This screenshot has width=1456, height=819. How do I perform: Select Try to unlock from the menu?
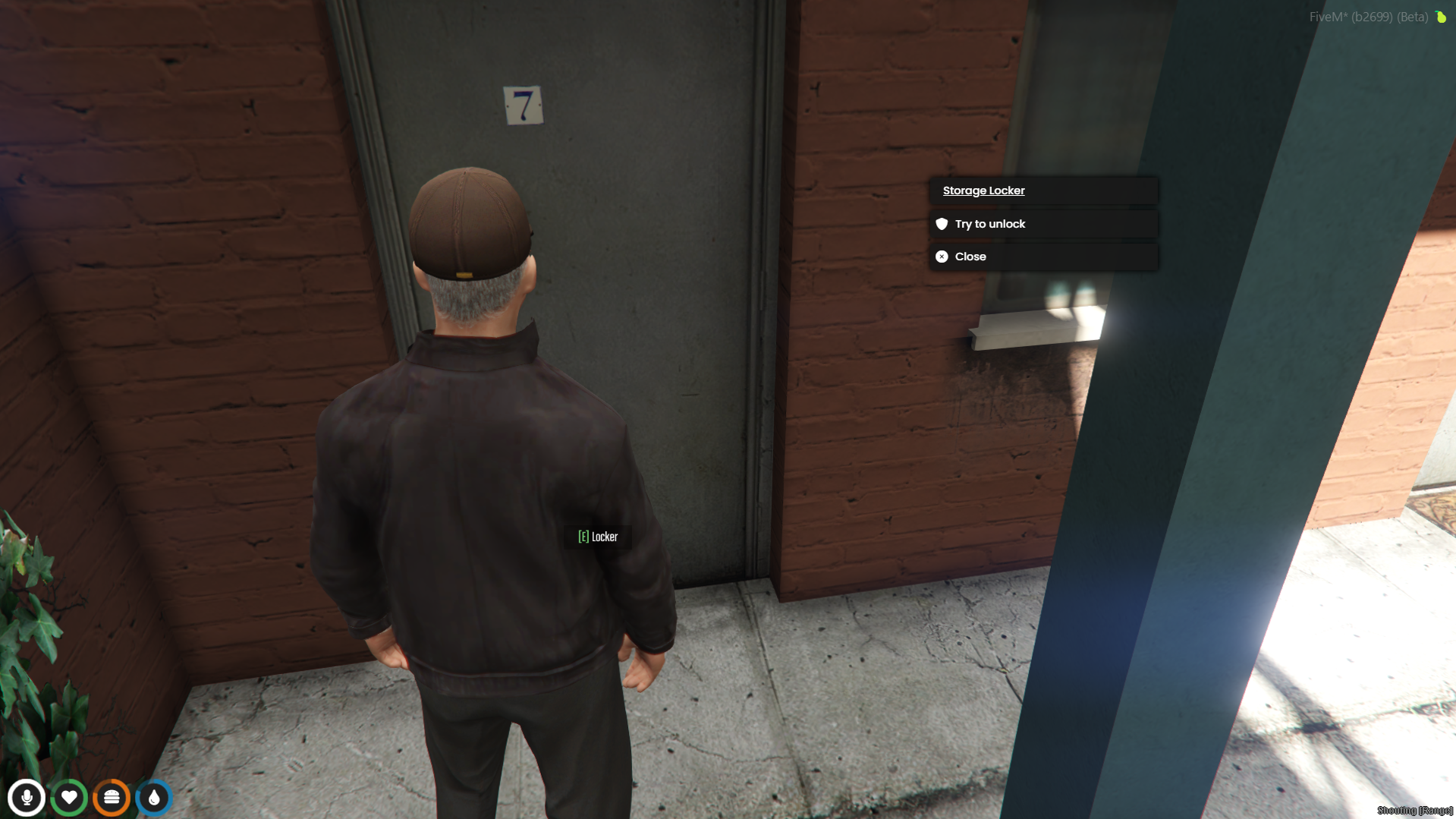coord(989,223)
